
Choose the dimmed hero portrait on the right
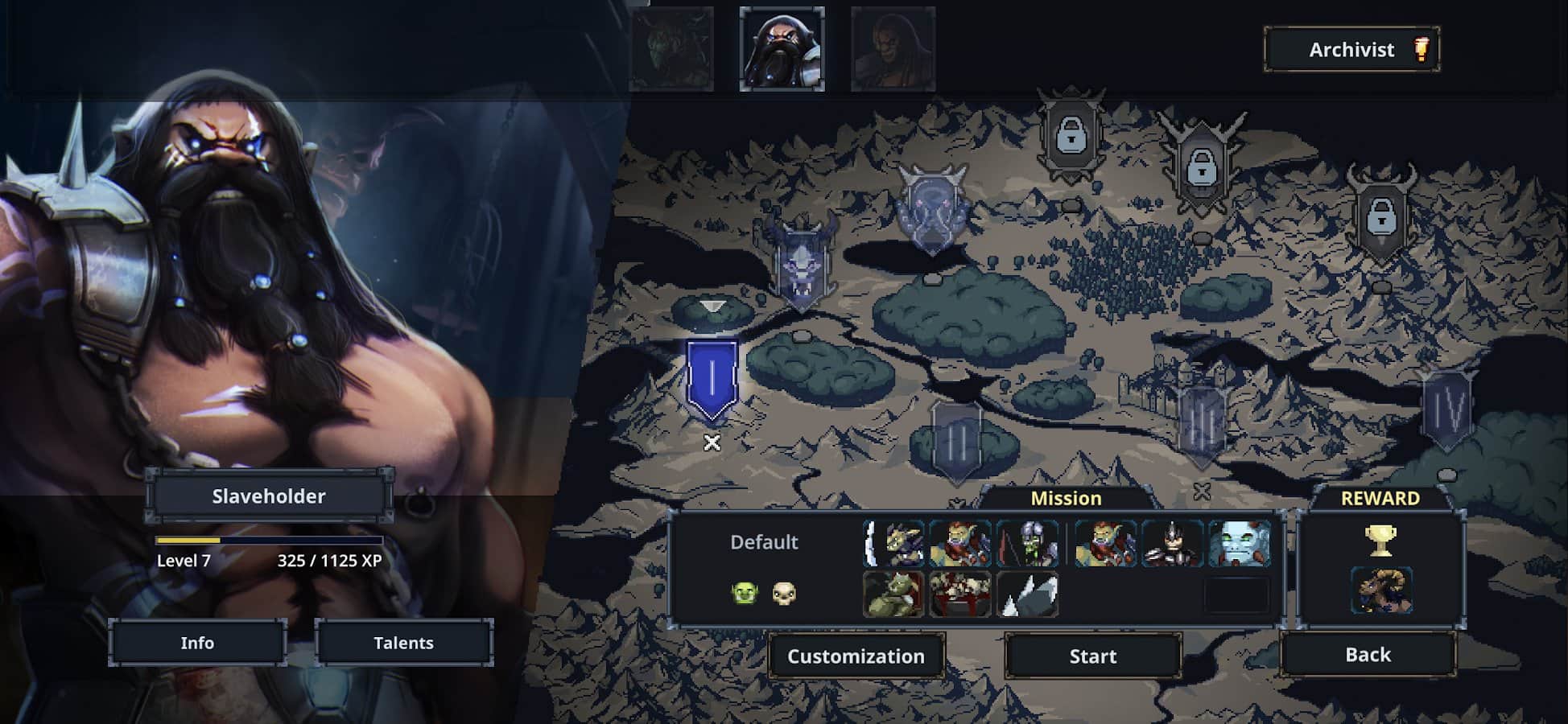coord(893,48)
